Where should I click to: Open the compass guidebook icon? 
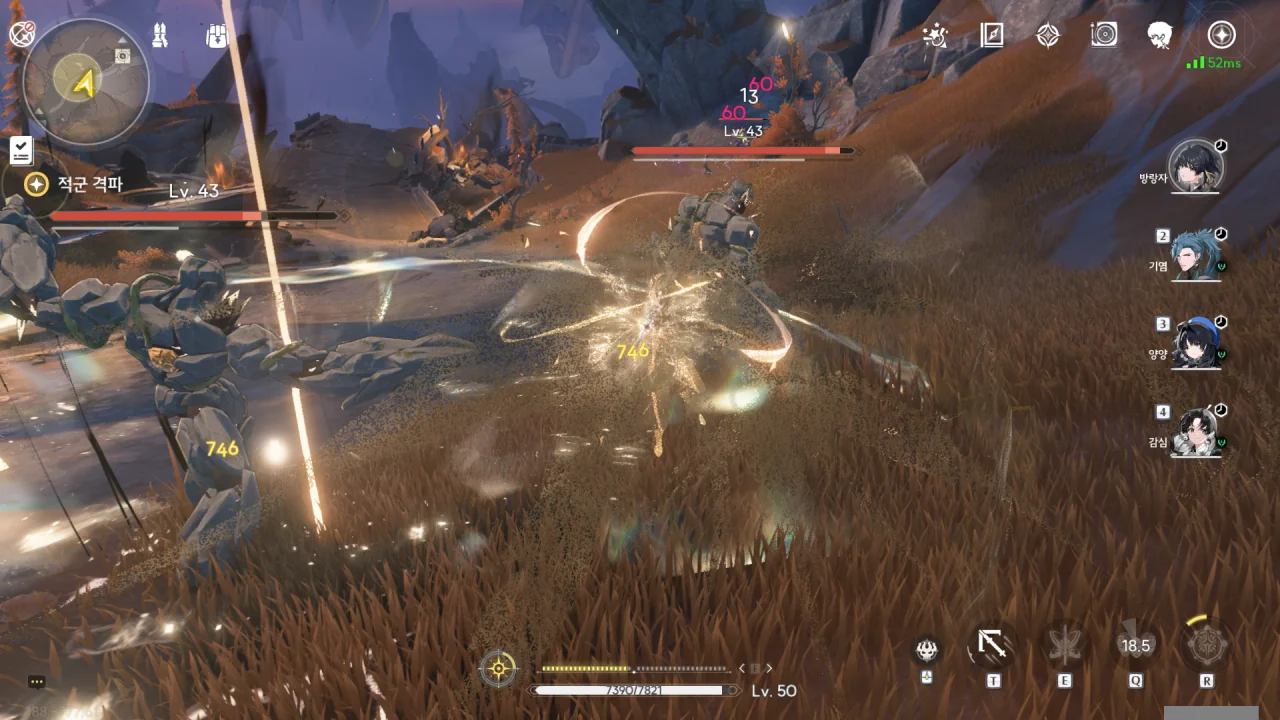pyautogui.click(x=991, y=36)
